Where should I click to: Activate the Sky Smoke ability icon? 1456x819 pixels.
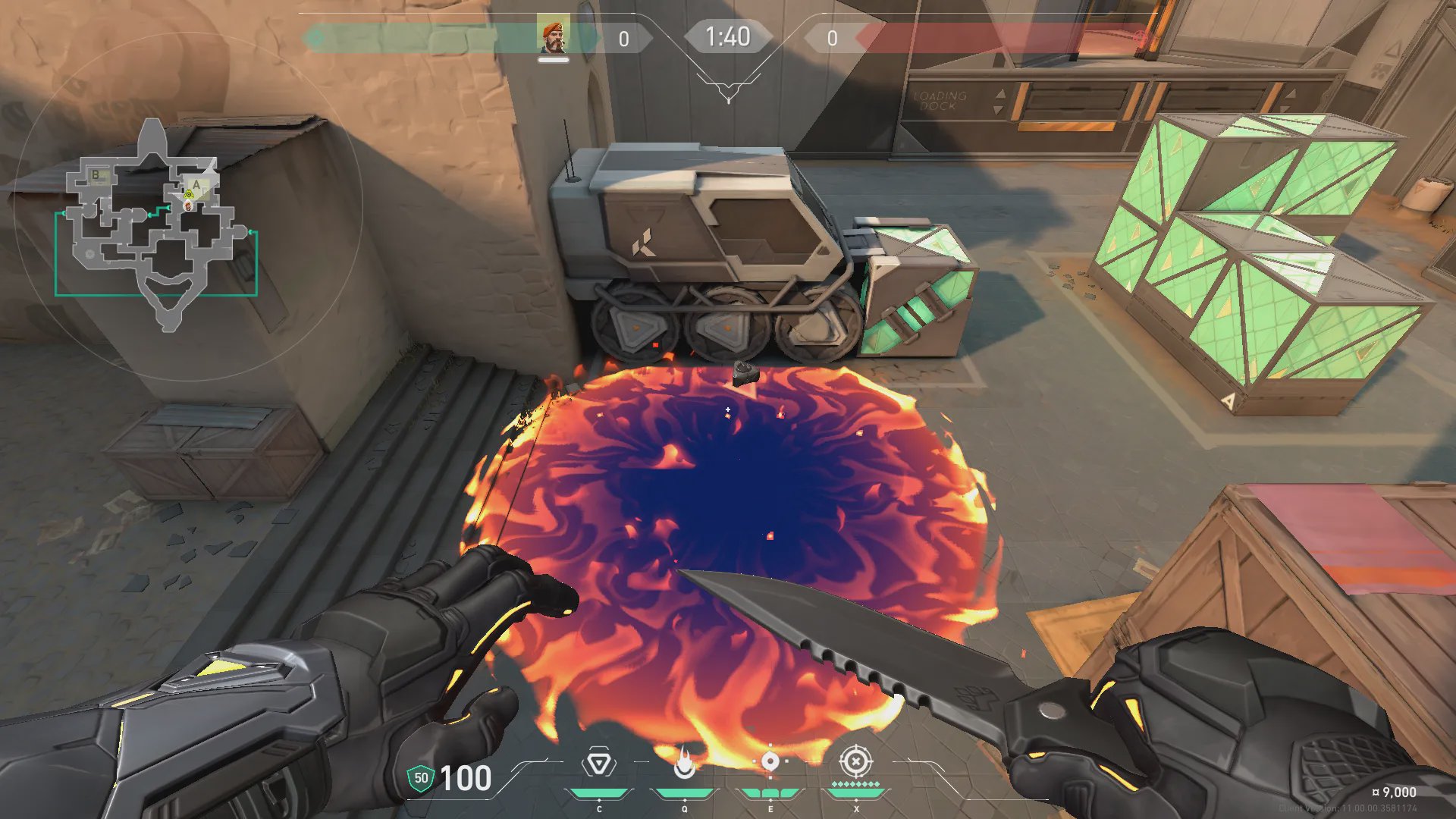pyautogui.click(x=770, y=761)
